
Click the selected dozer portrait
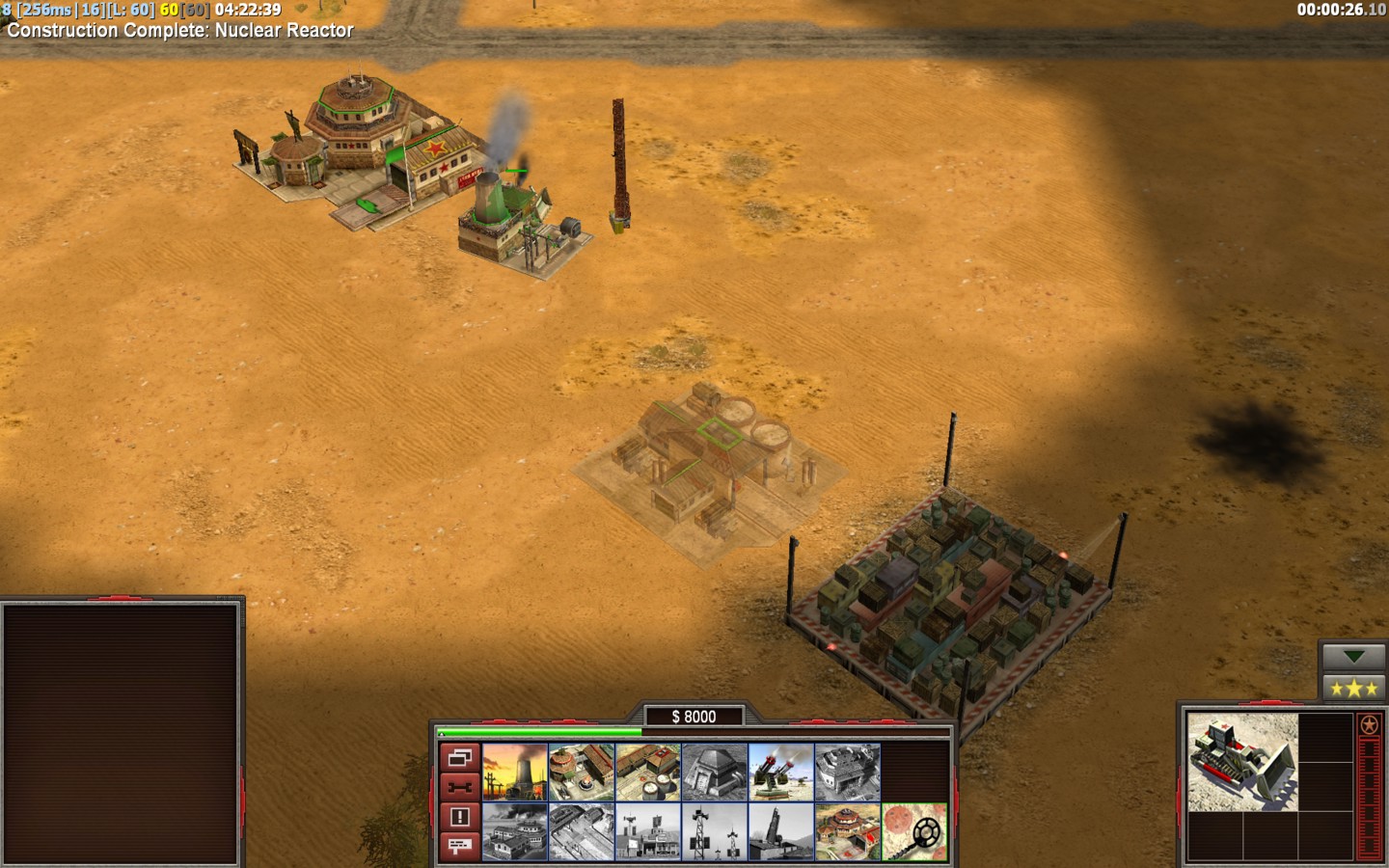tap(1242, 762)
